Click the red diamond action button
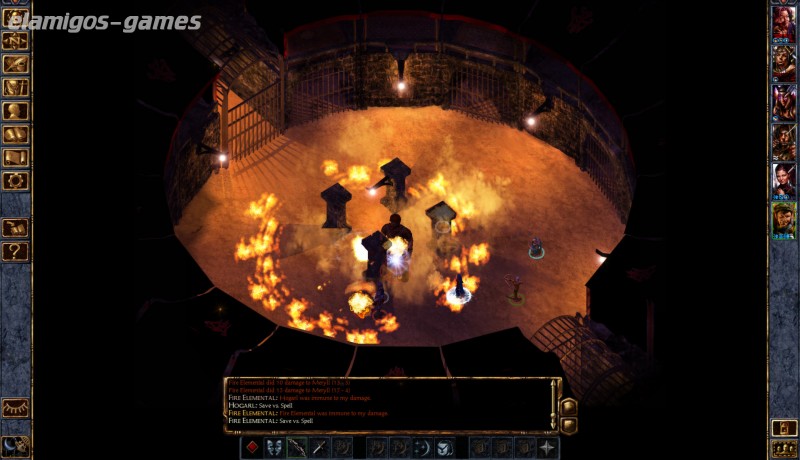This screenshot has height=460, width=800. (x=252, y=447)
